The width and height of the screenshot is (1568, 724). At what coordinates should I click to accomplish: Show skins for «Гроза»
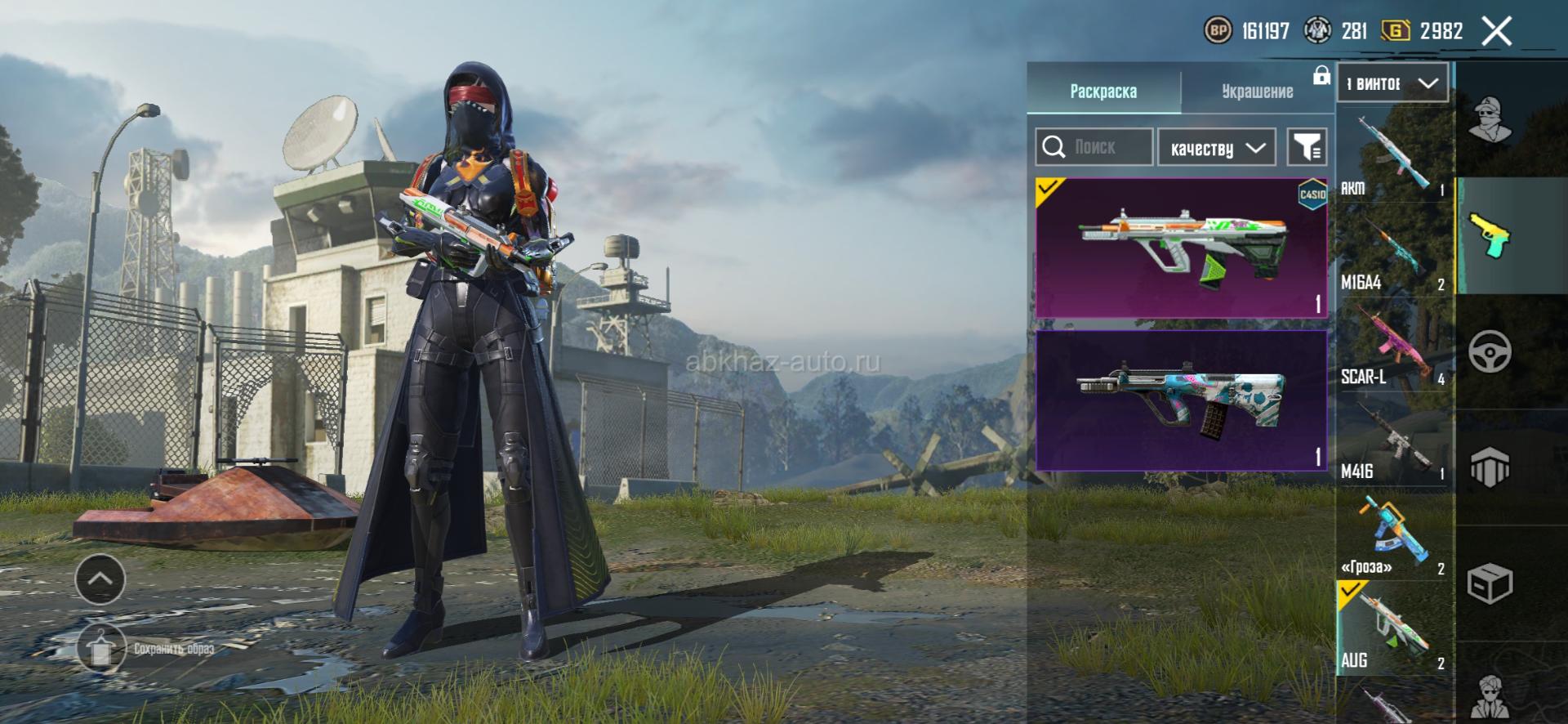(x=1393, y=535)
